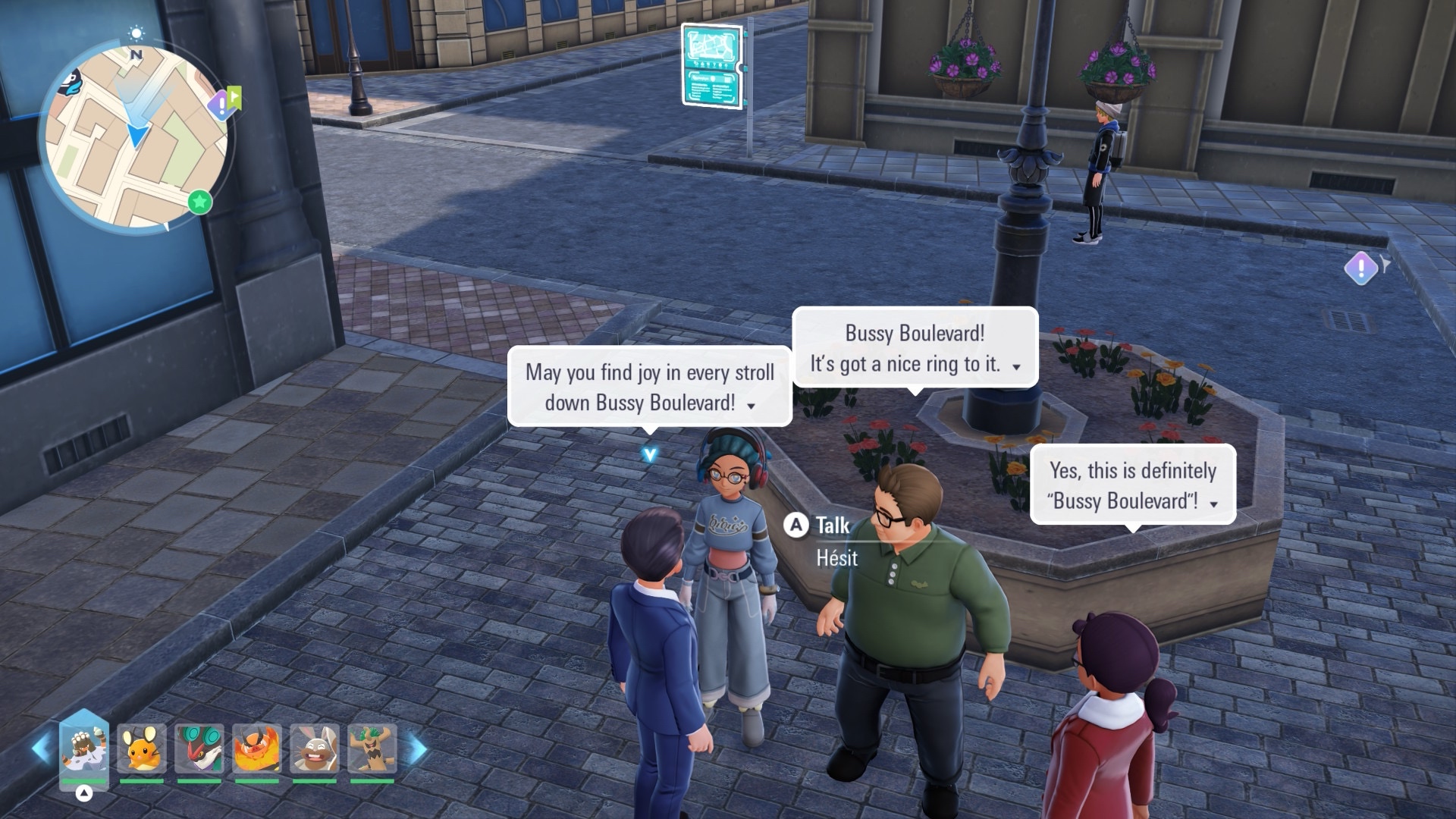Select Diggersby in the party bar

click(x=315, y=748)
